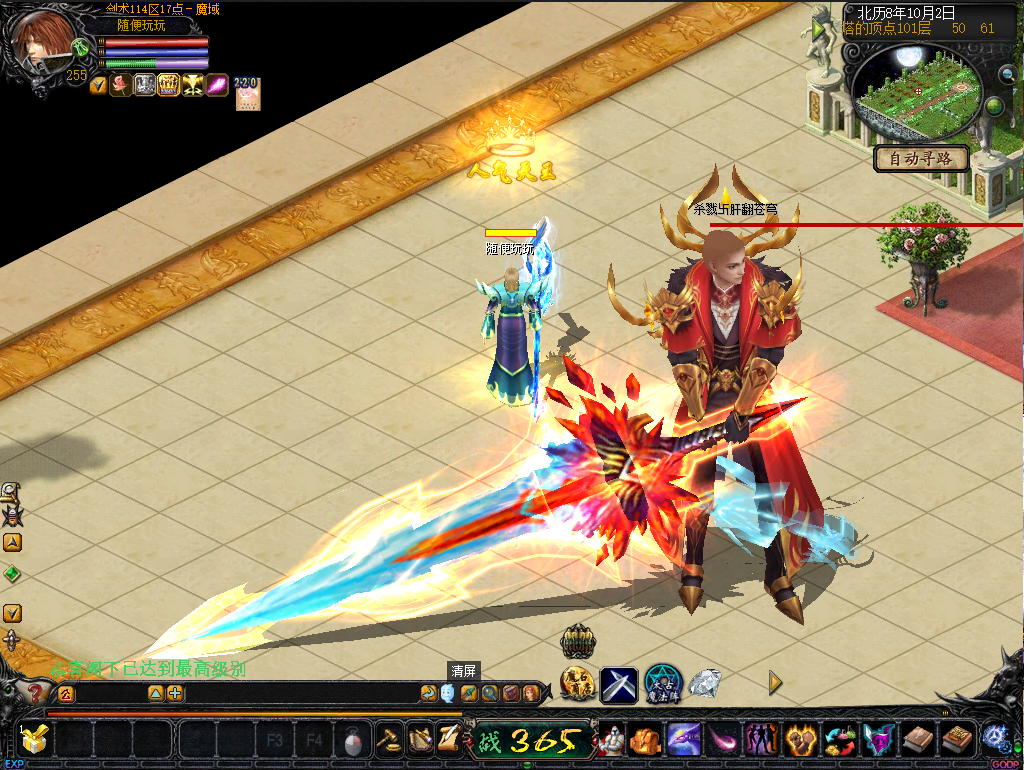Select the rose buff icon

[x=122, y=86]
